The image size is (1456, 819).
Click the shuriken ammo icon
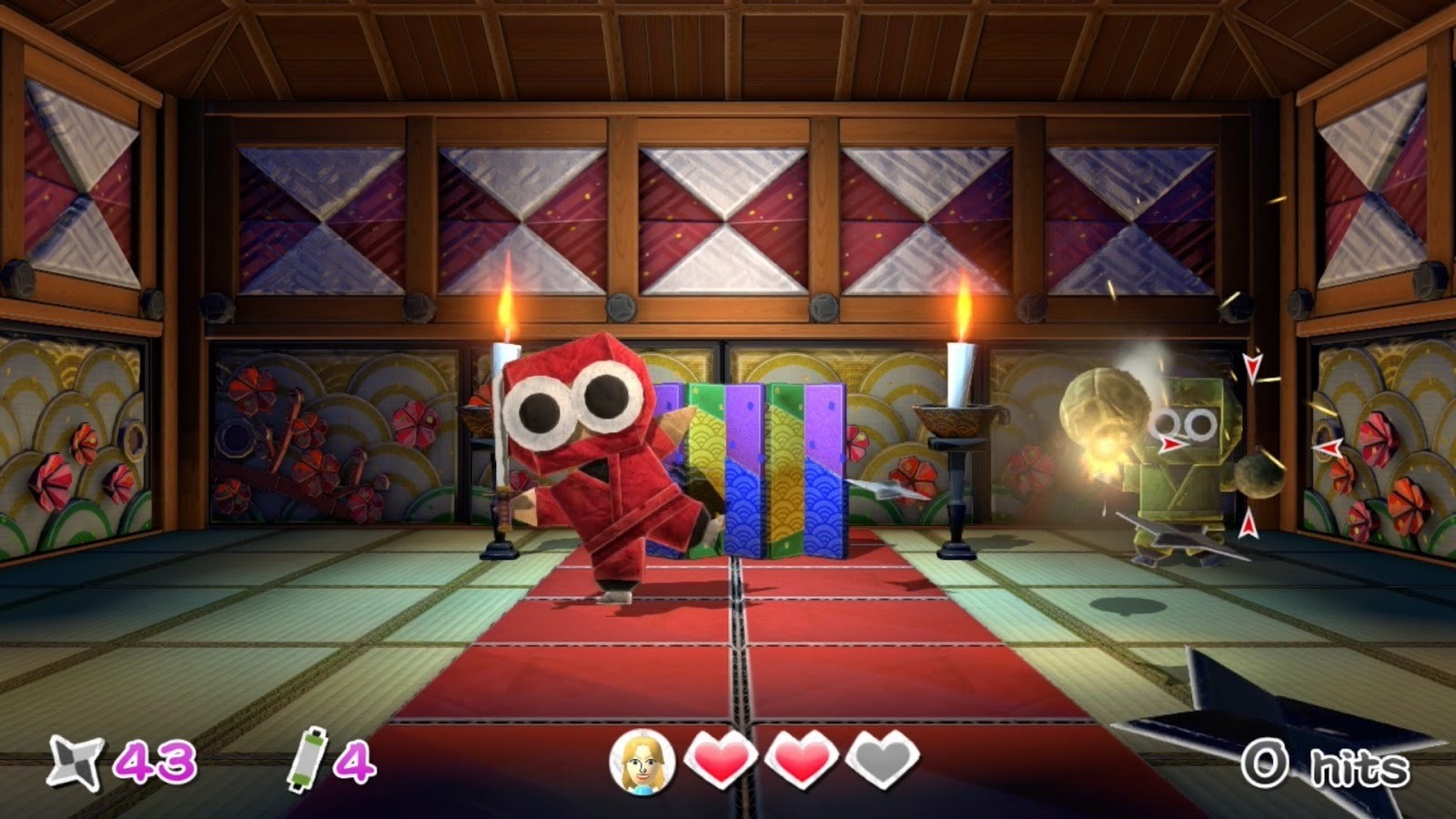[75, 761]
